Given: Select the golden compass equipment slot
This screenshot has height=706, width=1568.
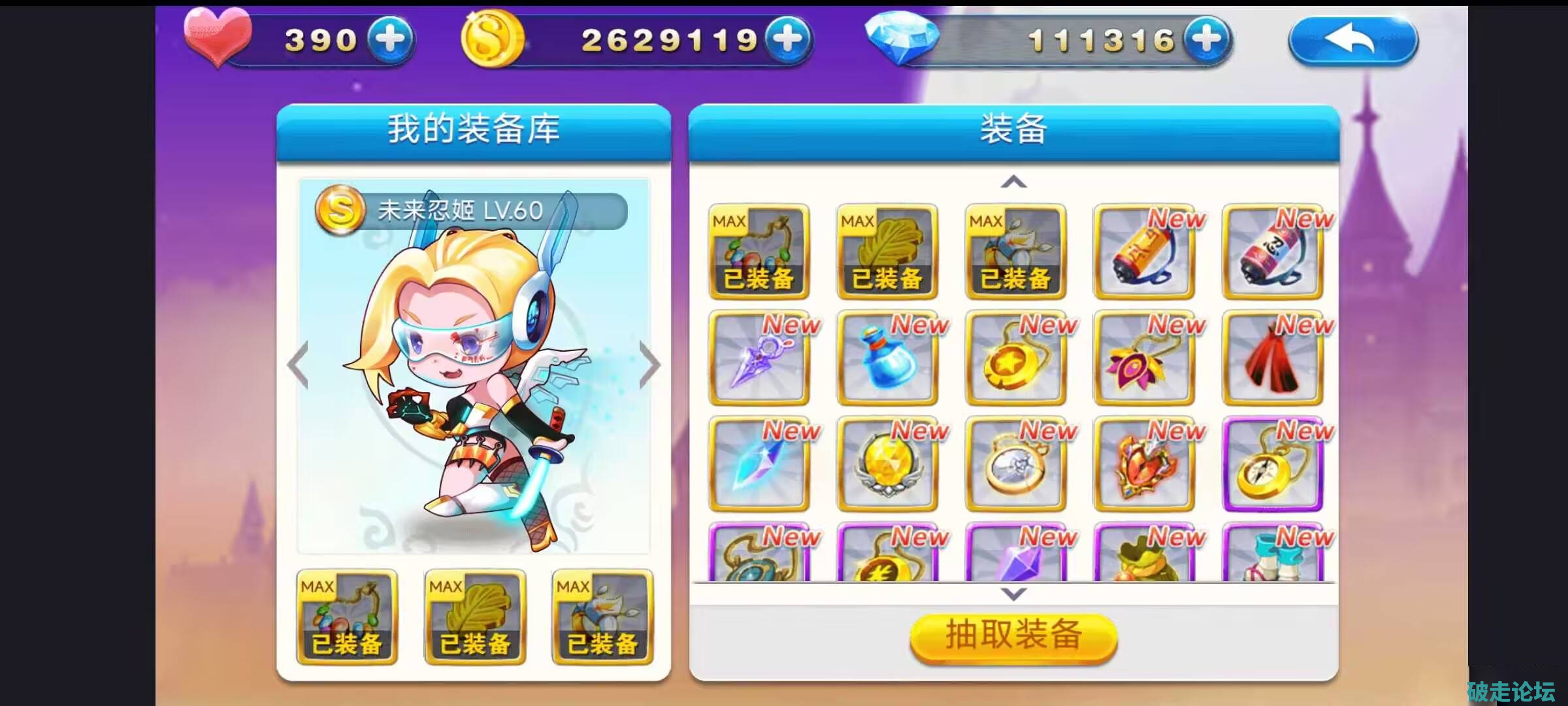Looking at the screenshot, I should [x=1272, y=464].
